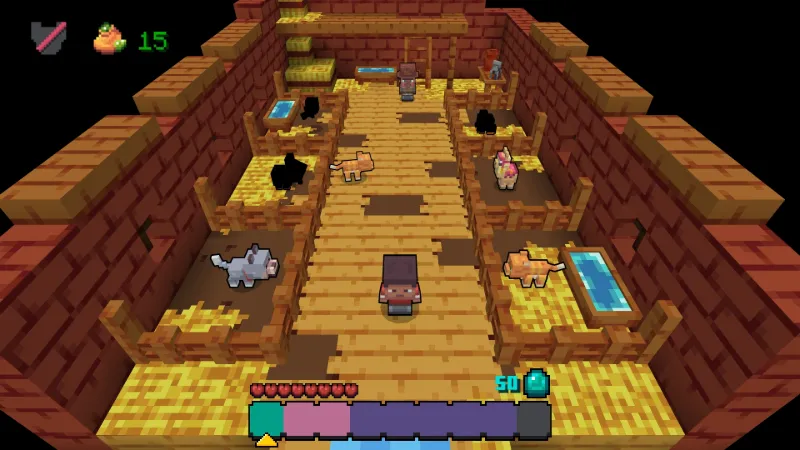Choose the teal hotbar slot
Image resolution: width=800 pixels, height=450 pixels.
coord(266,420)
